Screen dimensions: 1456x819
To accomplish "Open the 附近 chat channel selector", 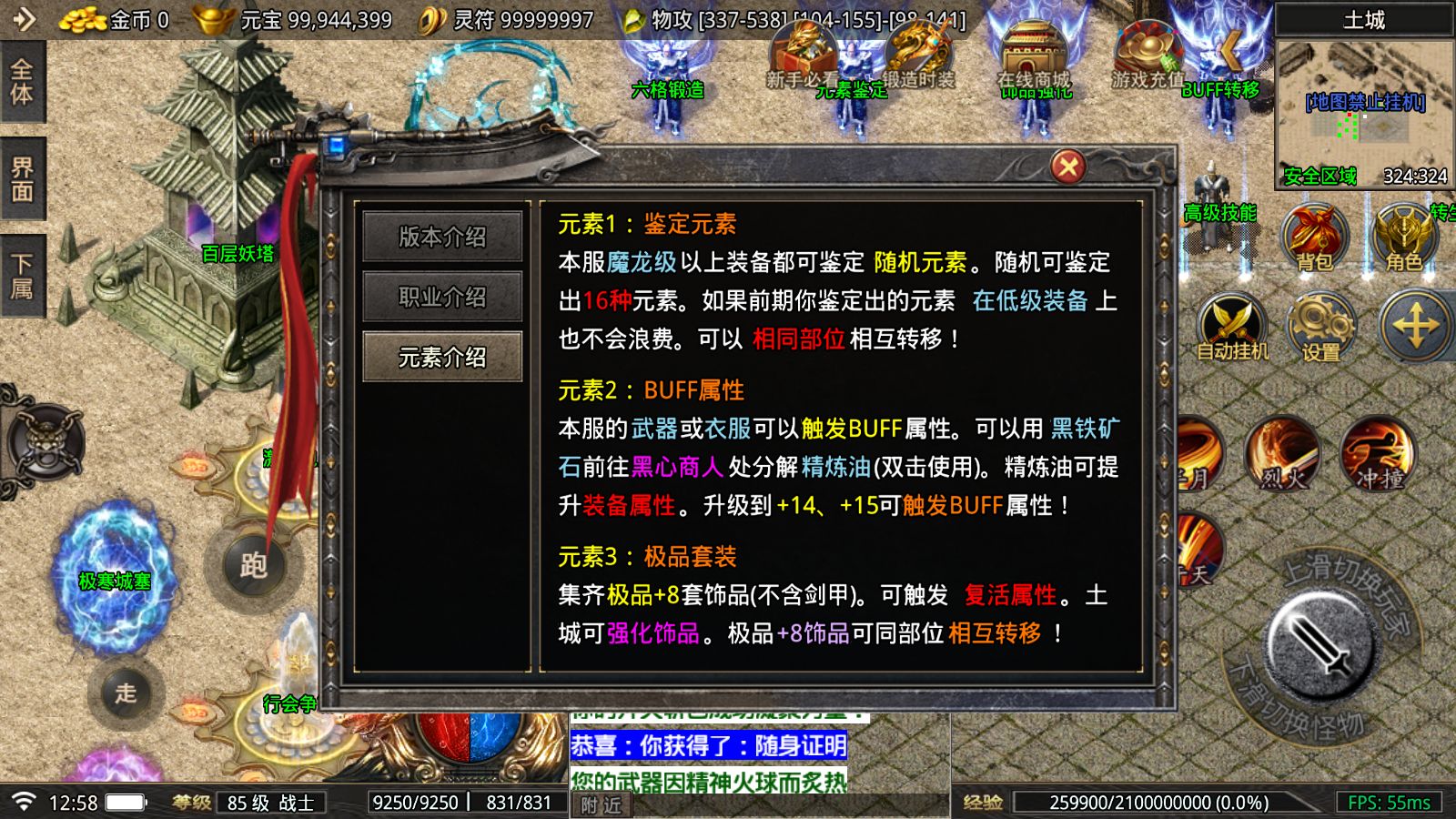I will [x=601, y=805].
